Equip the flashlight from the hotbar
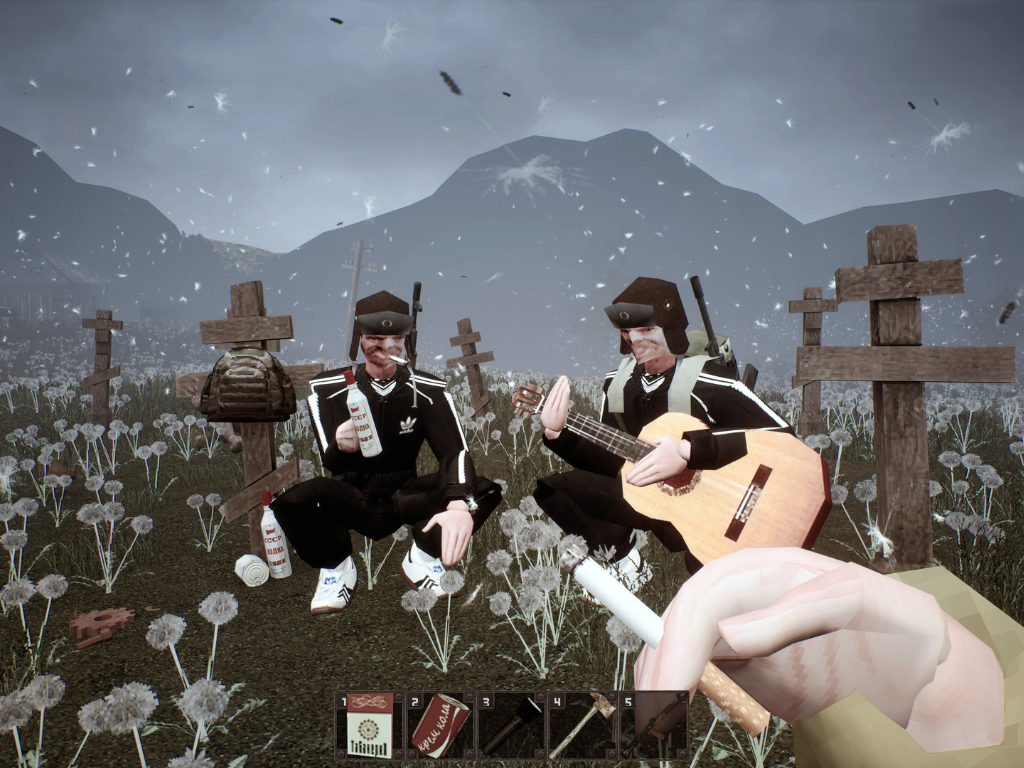1024x768 pixels. pos(511,725)
